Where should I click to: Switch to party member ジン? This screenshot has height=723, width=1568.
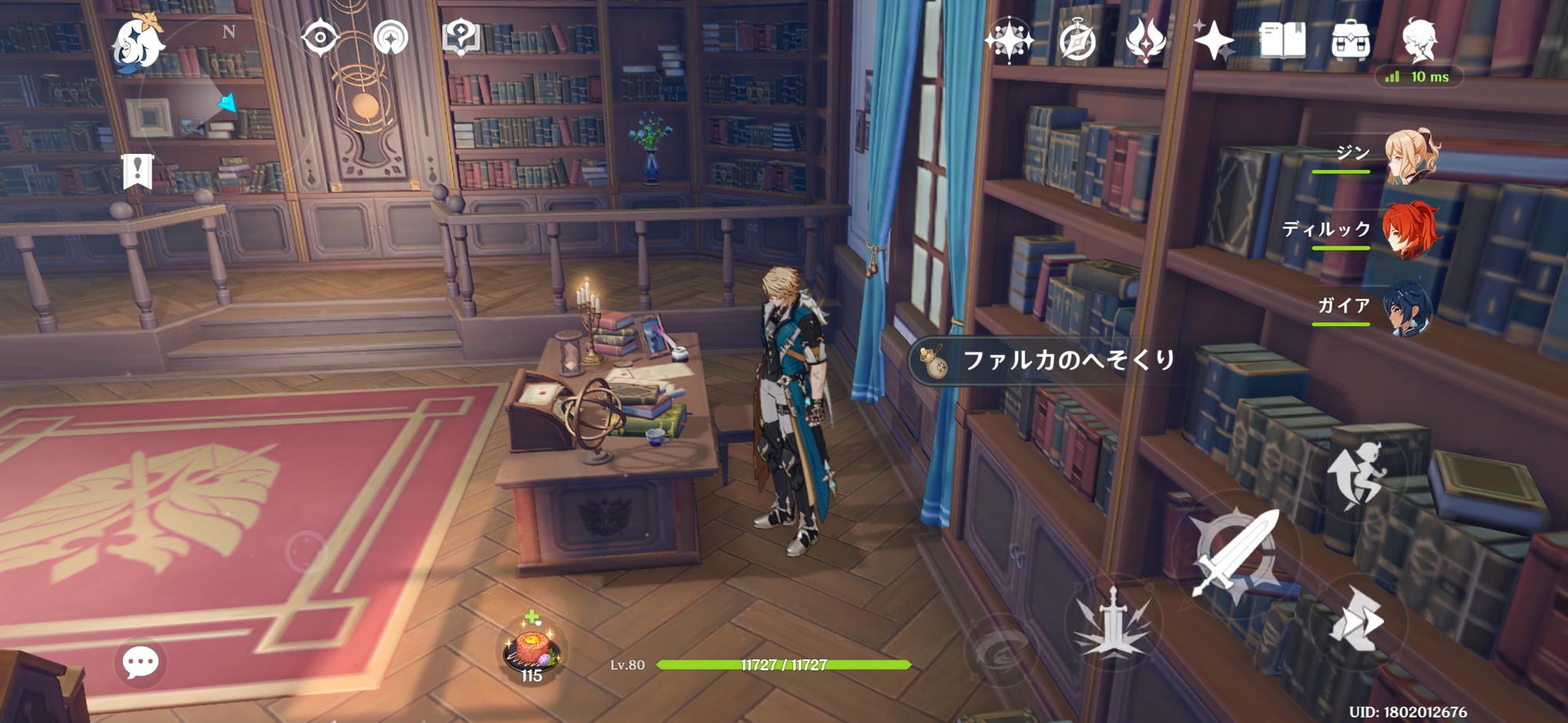(x=1411, y=157)
